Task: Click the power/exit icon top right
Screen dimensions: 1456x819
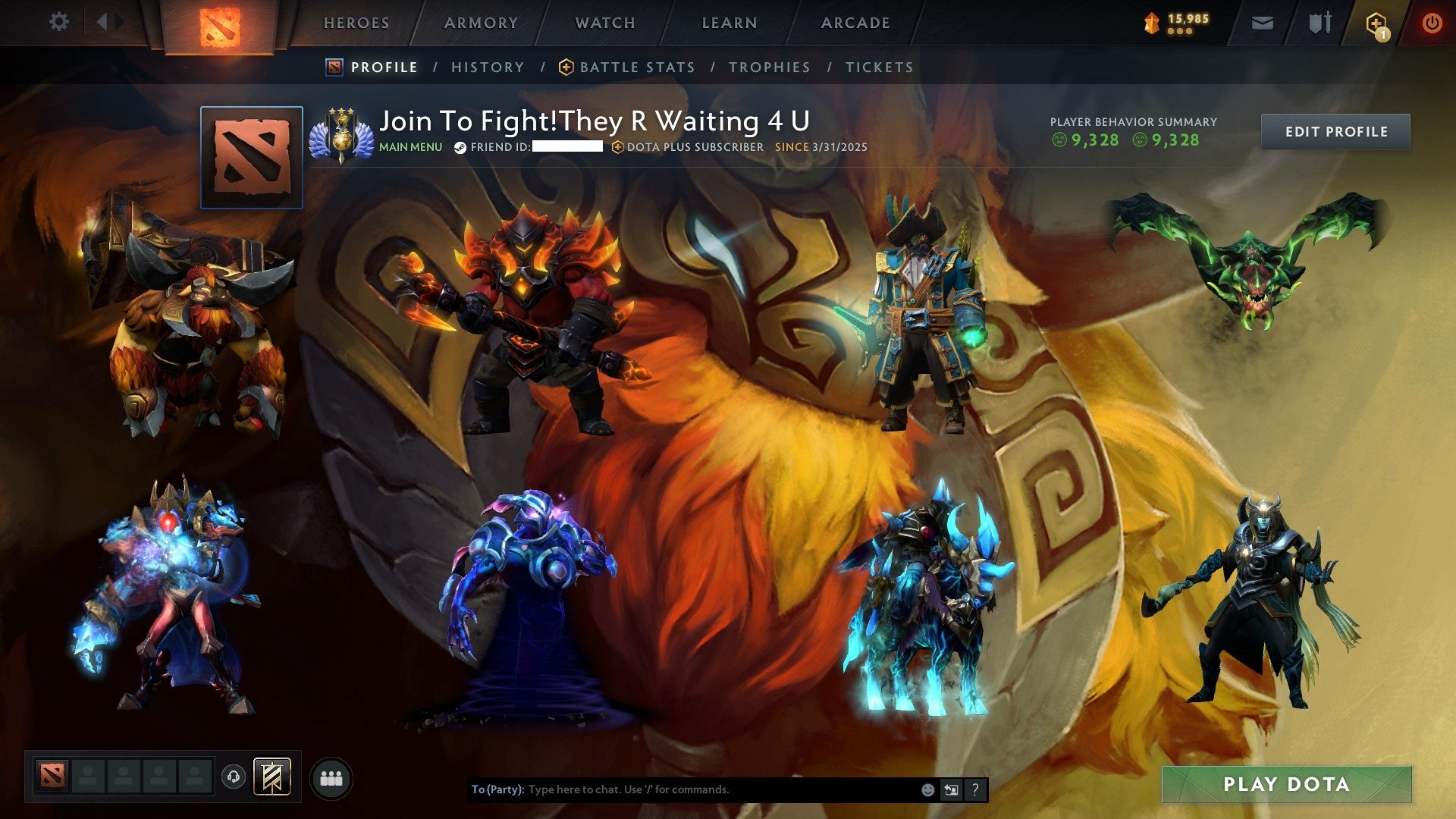Action: (x=1432, y=23)
